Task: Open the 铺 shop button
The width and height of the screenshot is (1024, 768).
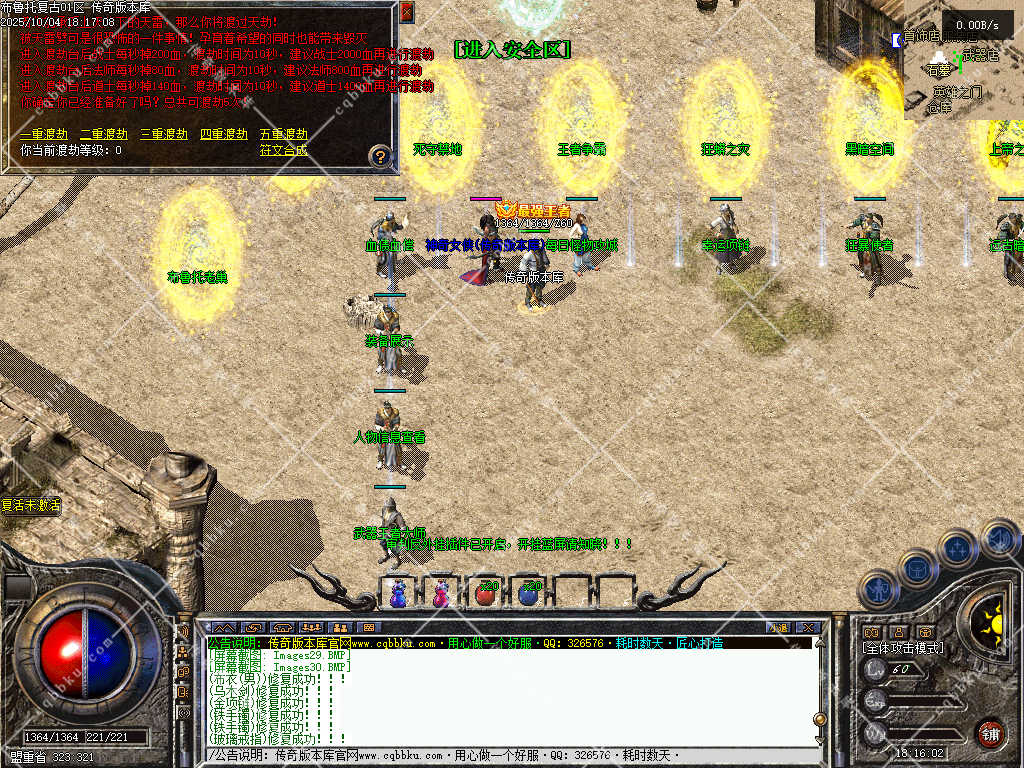Action: 990,733
